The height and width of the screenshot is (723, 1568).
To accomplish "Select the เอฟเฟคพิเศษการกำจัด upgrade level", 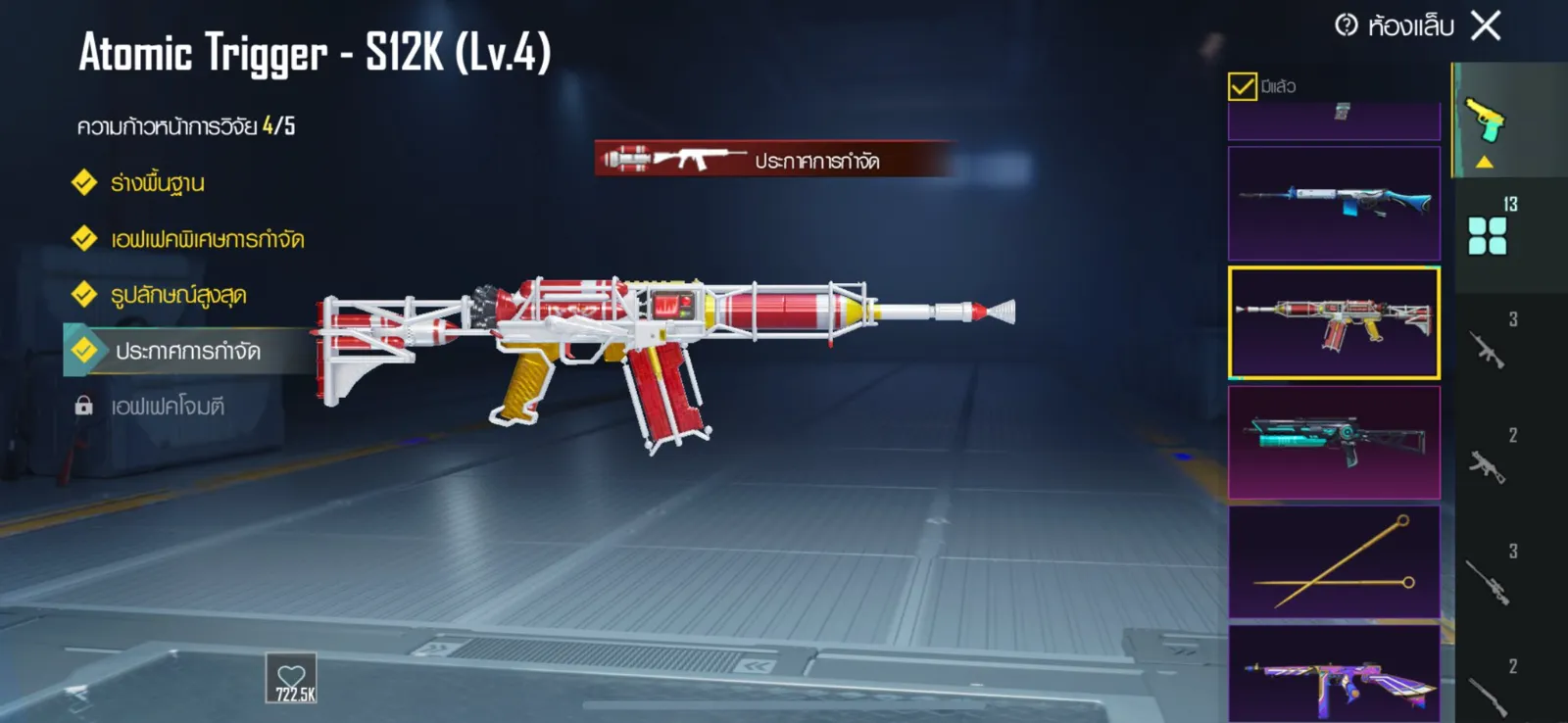I will (207, 239).
